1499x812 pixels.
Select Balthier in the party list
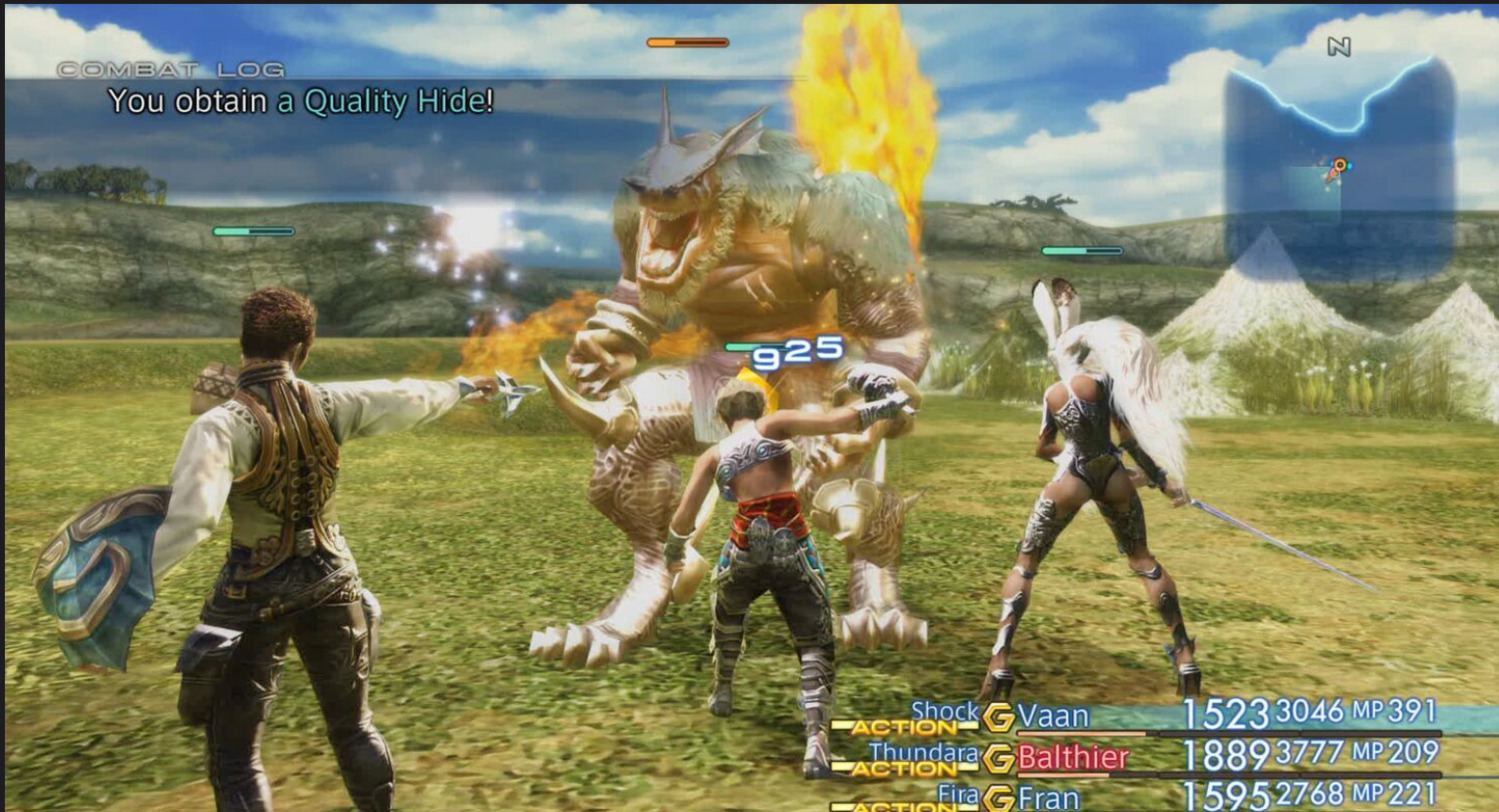pos(1073,757)
